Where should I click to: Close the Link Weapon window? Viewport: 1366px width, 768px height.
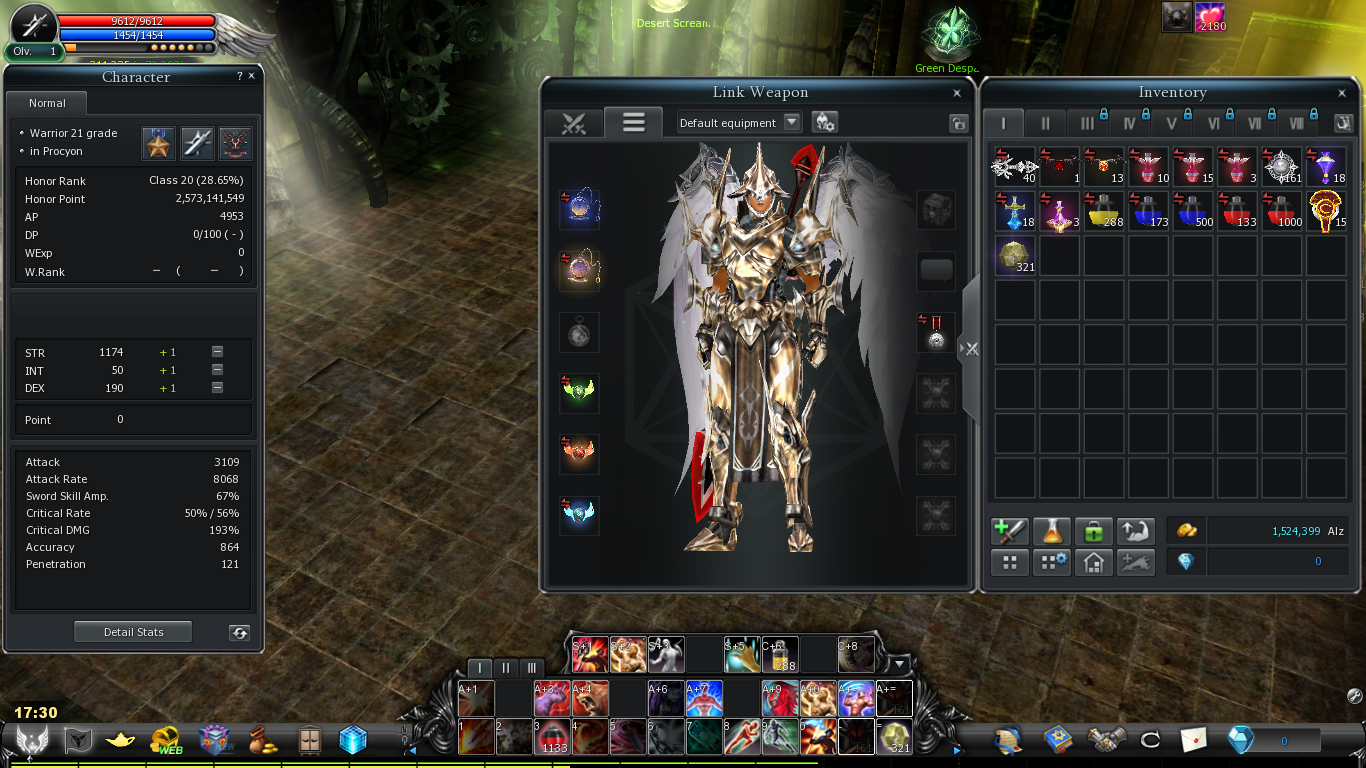(x=957, y=93)
